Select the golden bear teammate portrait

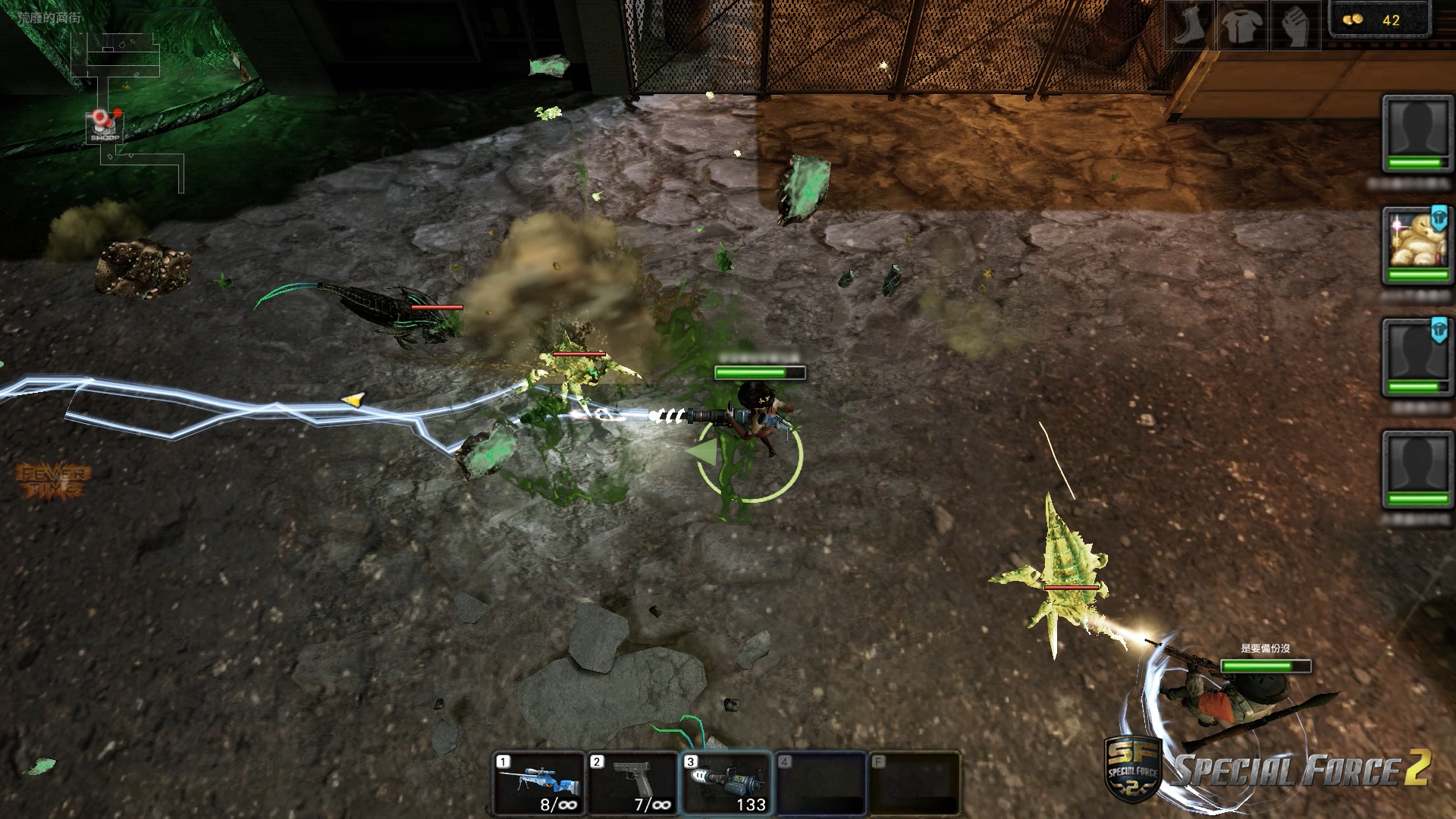[x=1415, y=243]
